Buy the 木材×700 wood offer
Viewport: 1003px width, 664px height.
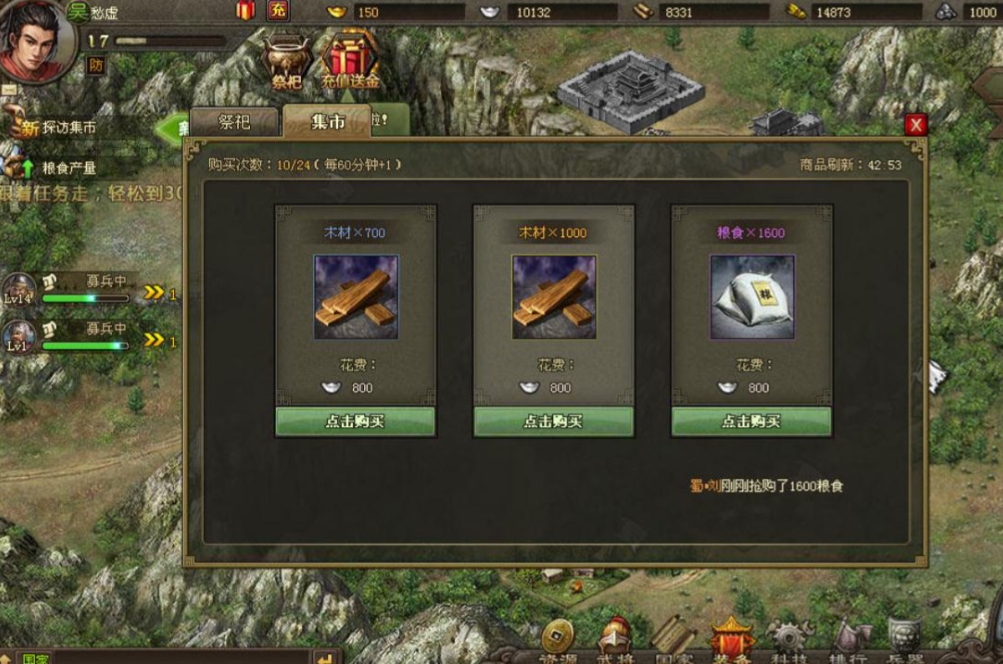(355, 421)
